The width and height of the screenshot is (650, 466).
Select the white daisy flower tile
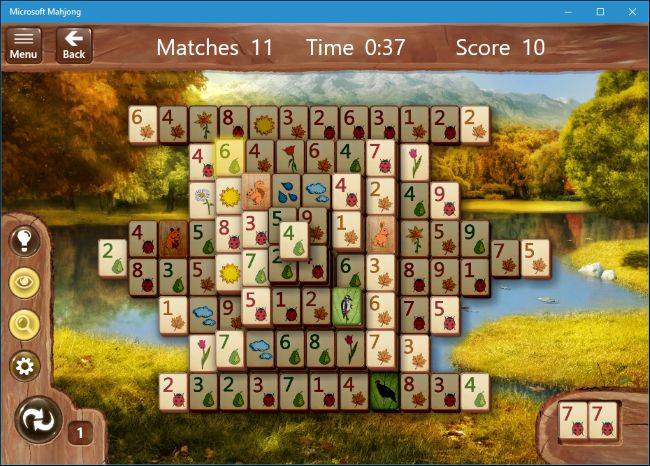pos(203,198)
